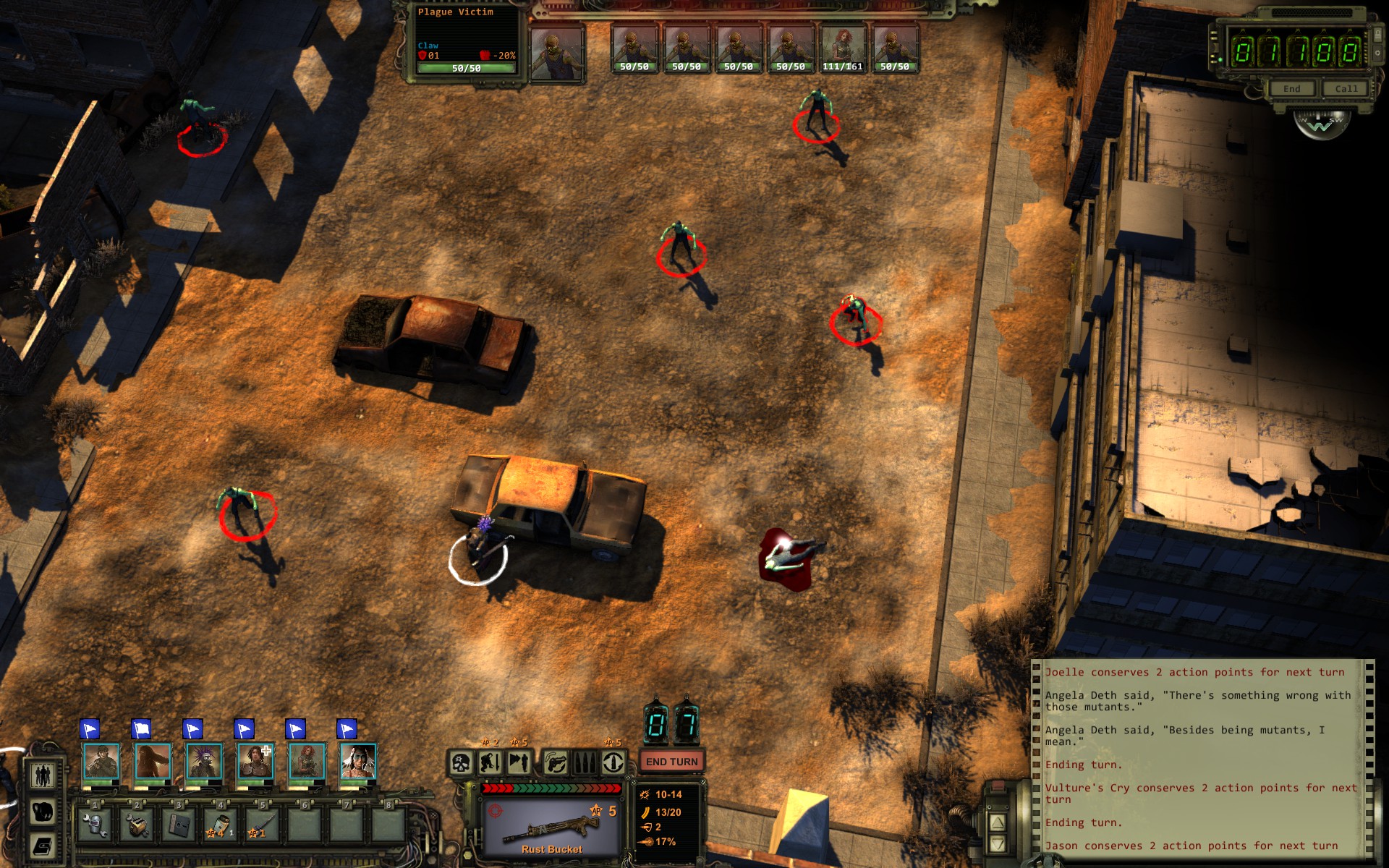Open the logbook icon

[43, 845]
